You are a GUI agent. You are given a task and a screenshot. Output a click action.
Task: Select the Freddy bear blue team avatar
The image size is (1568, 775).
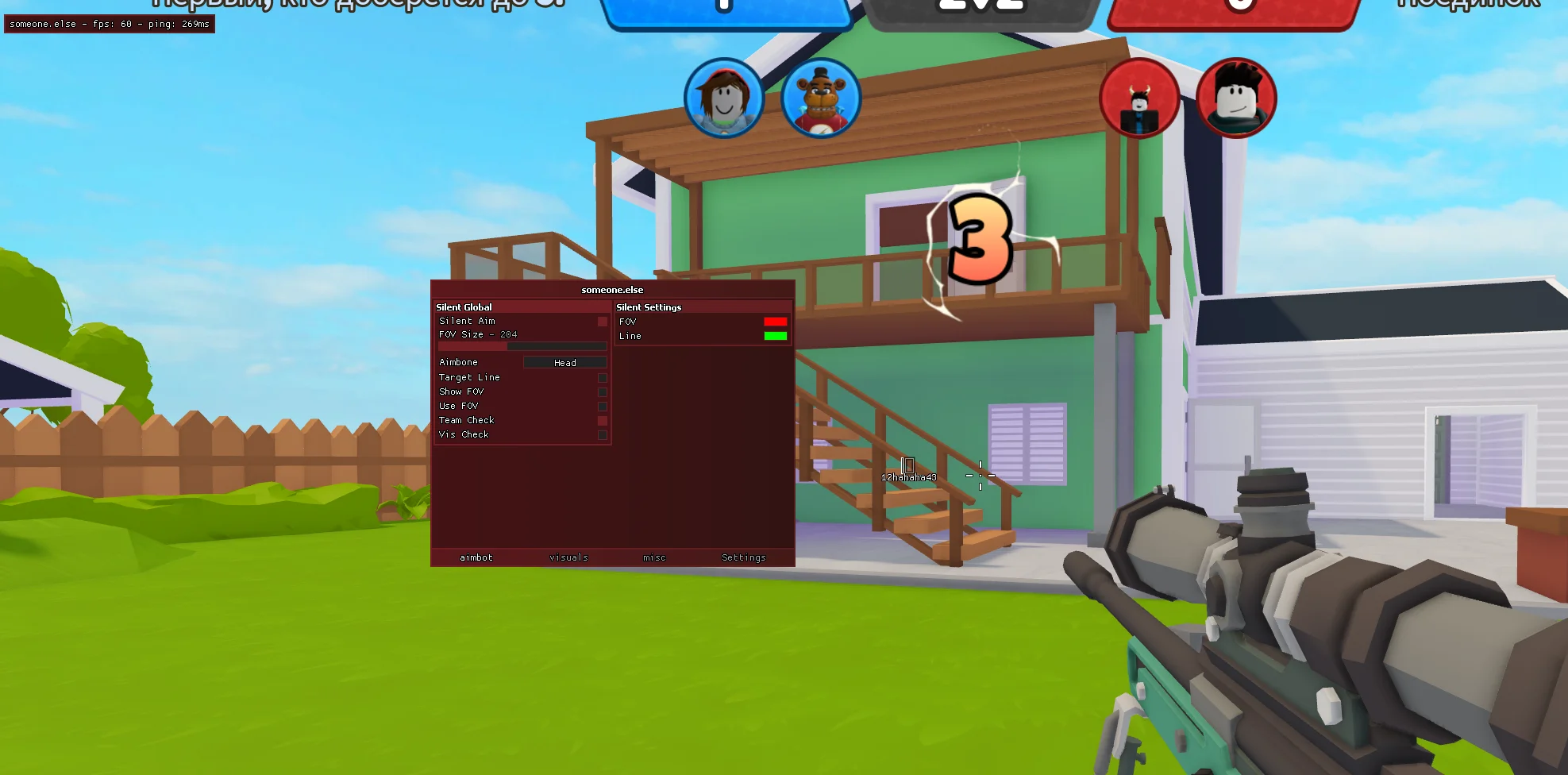tap(821, 98)
